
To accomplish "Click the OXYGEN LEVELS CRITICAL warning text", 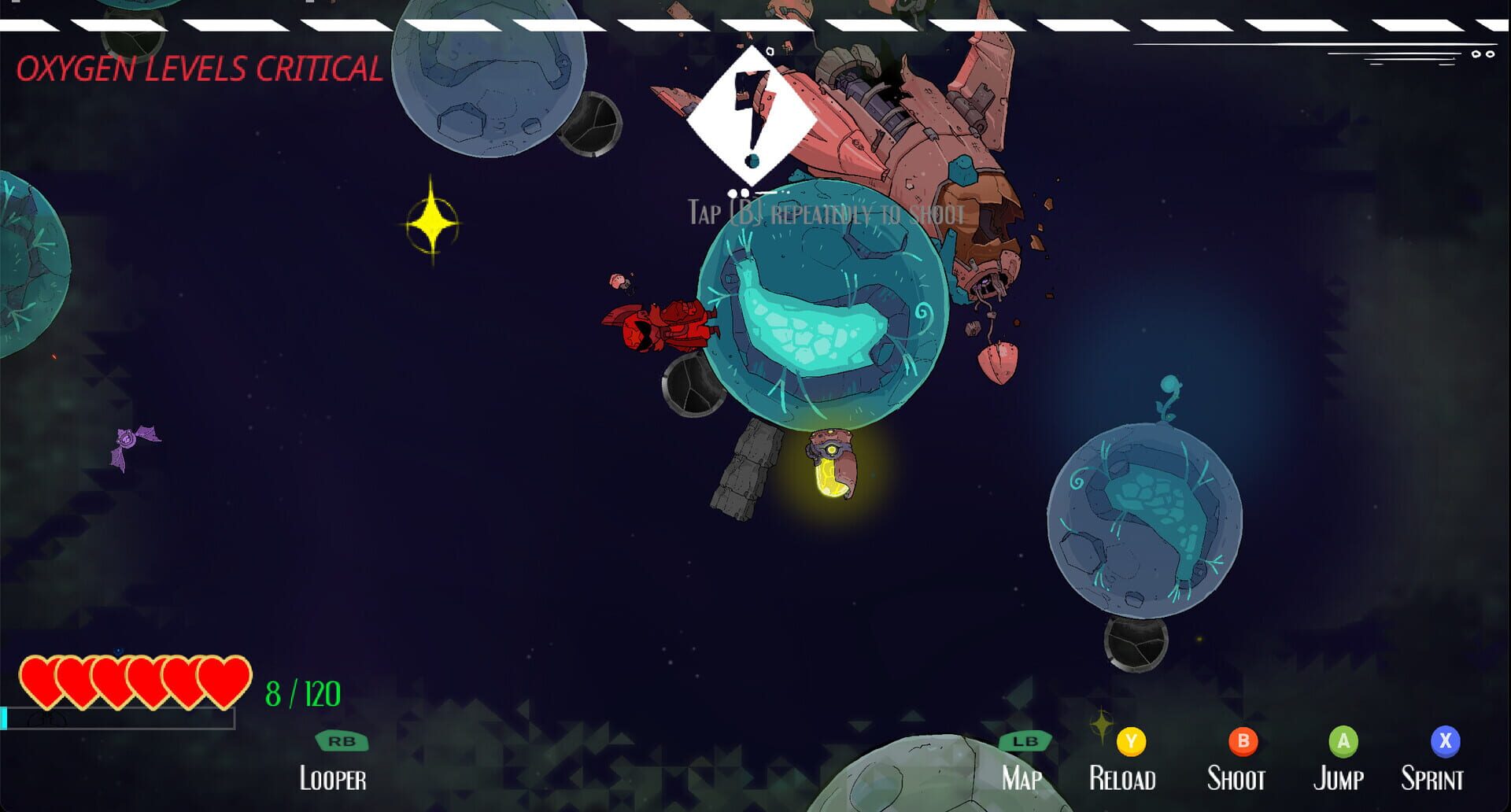I will click(201, 68).
